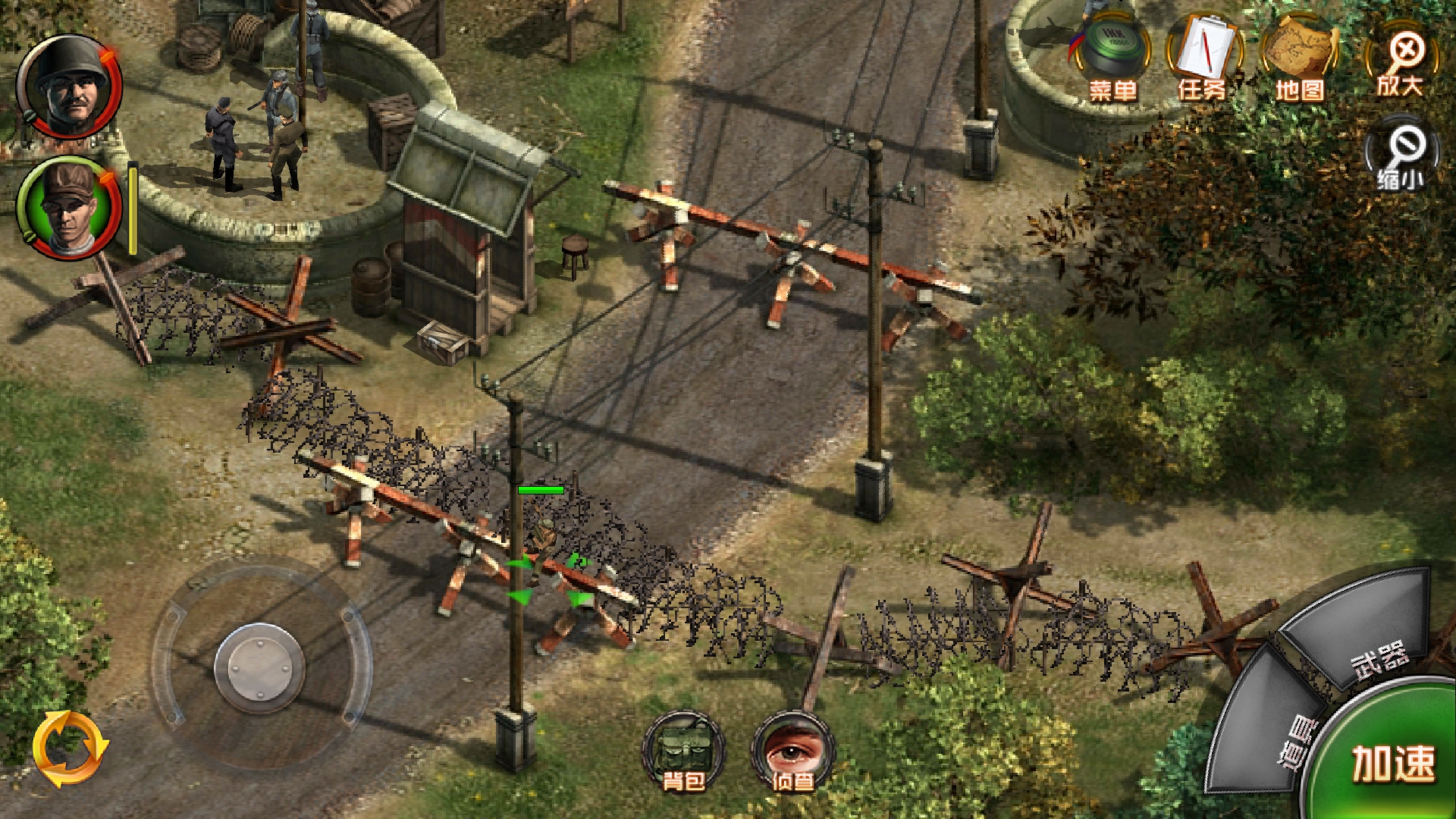This screenshot has height=819, width=1456.
Task: Open the 背包 backpack
Action: point(683,751)
